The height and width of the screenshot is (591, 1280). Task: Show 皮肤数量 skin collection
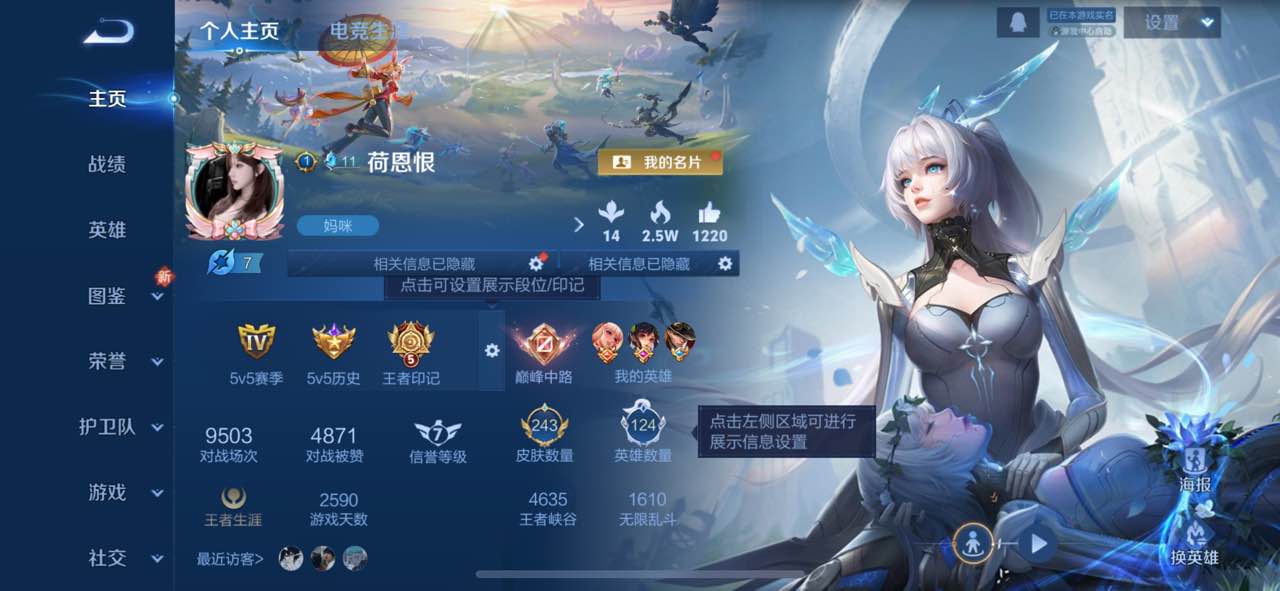(544, 432)
